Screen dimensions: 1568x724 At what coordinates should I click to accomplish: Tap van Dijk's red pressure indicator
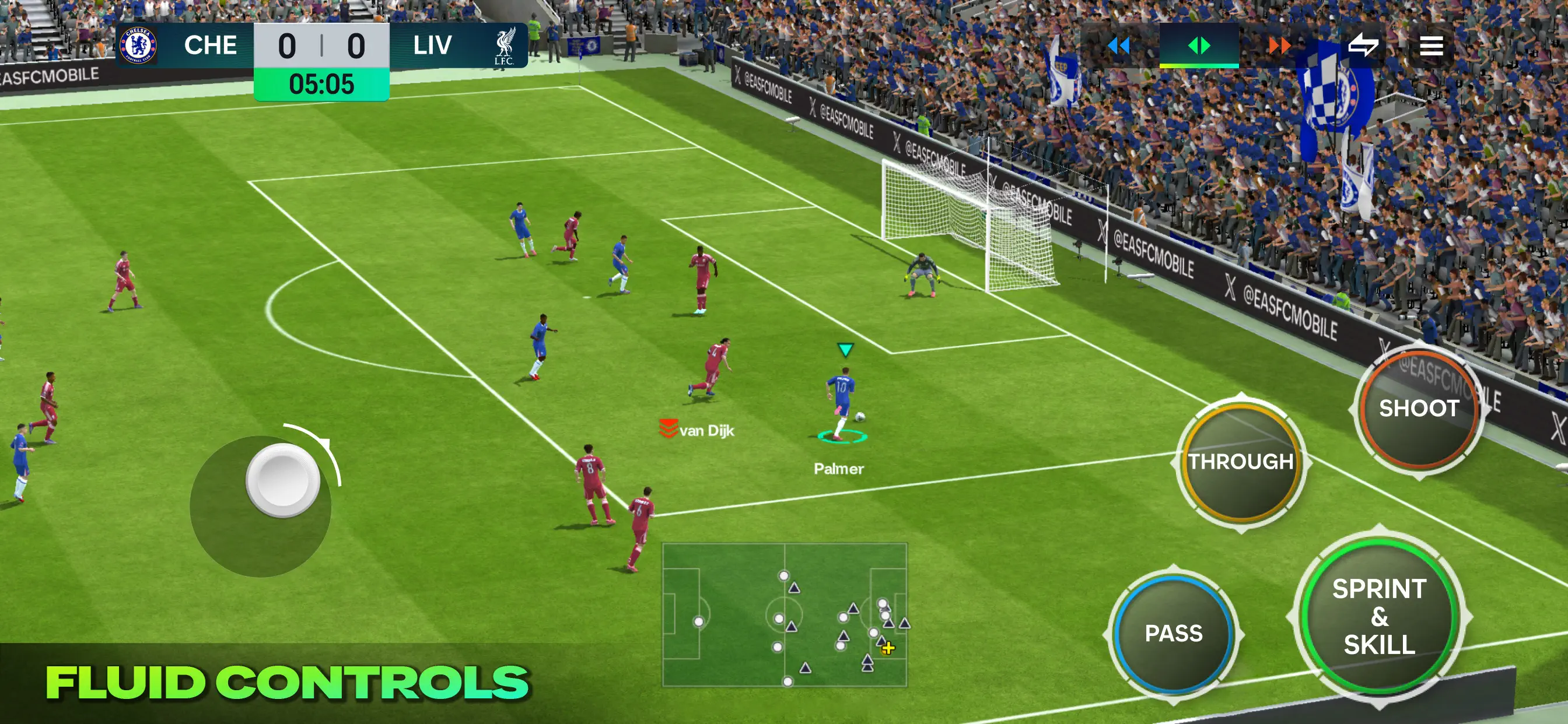tap(668, 430)
